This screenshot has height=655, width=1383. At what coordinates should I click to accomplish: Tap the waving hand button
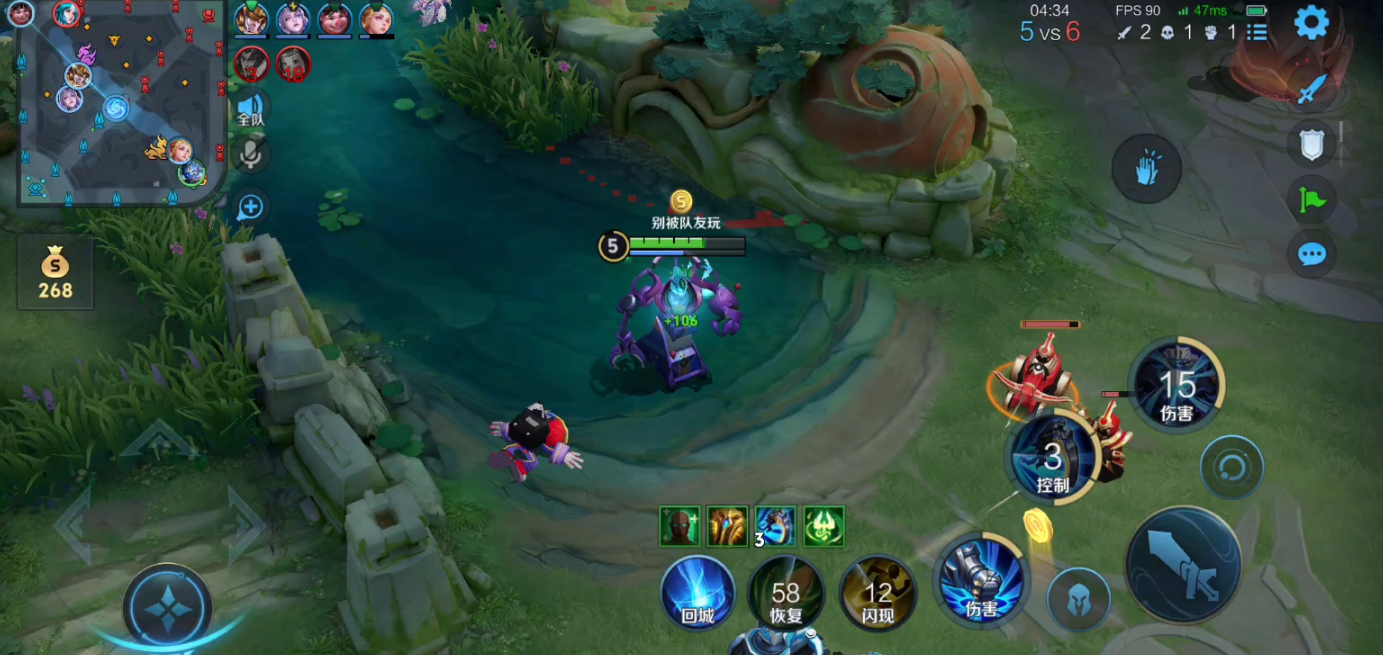(x=1146, y=168)
